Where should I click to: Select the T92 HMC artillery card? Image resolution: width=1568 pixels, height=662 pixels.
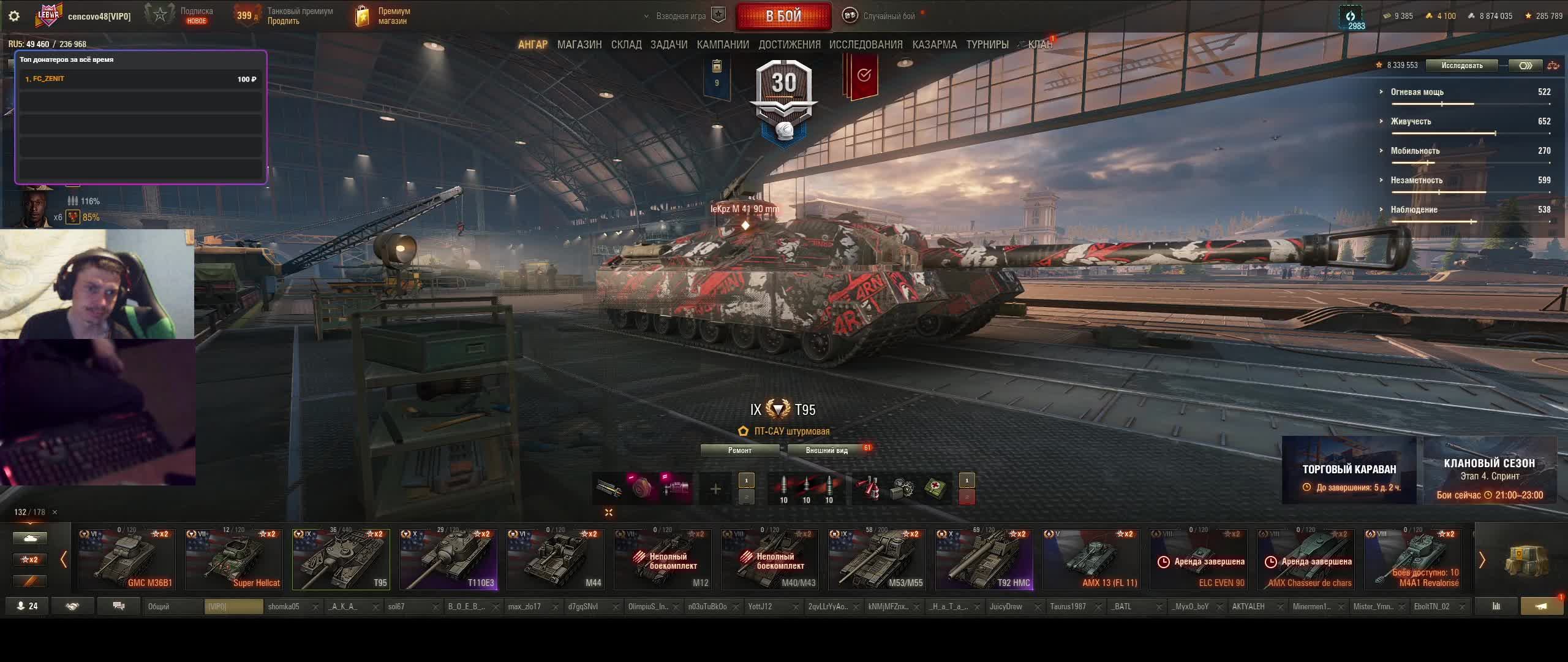pos(984,560)
